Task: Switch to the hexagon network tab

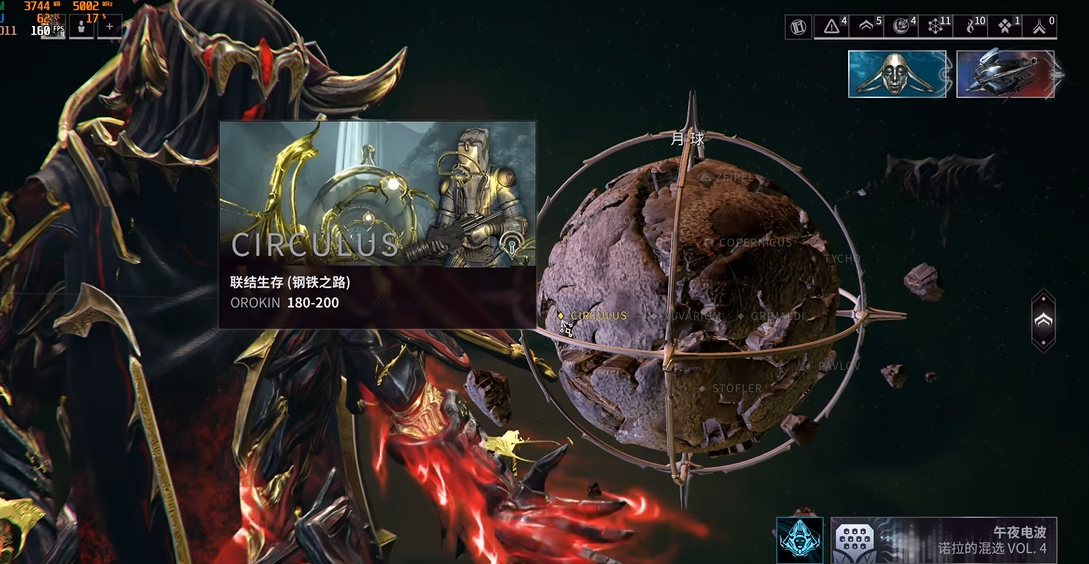Action: pos(936,27)
